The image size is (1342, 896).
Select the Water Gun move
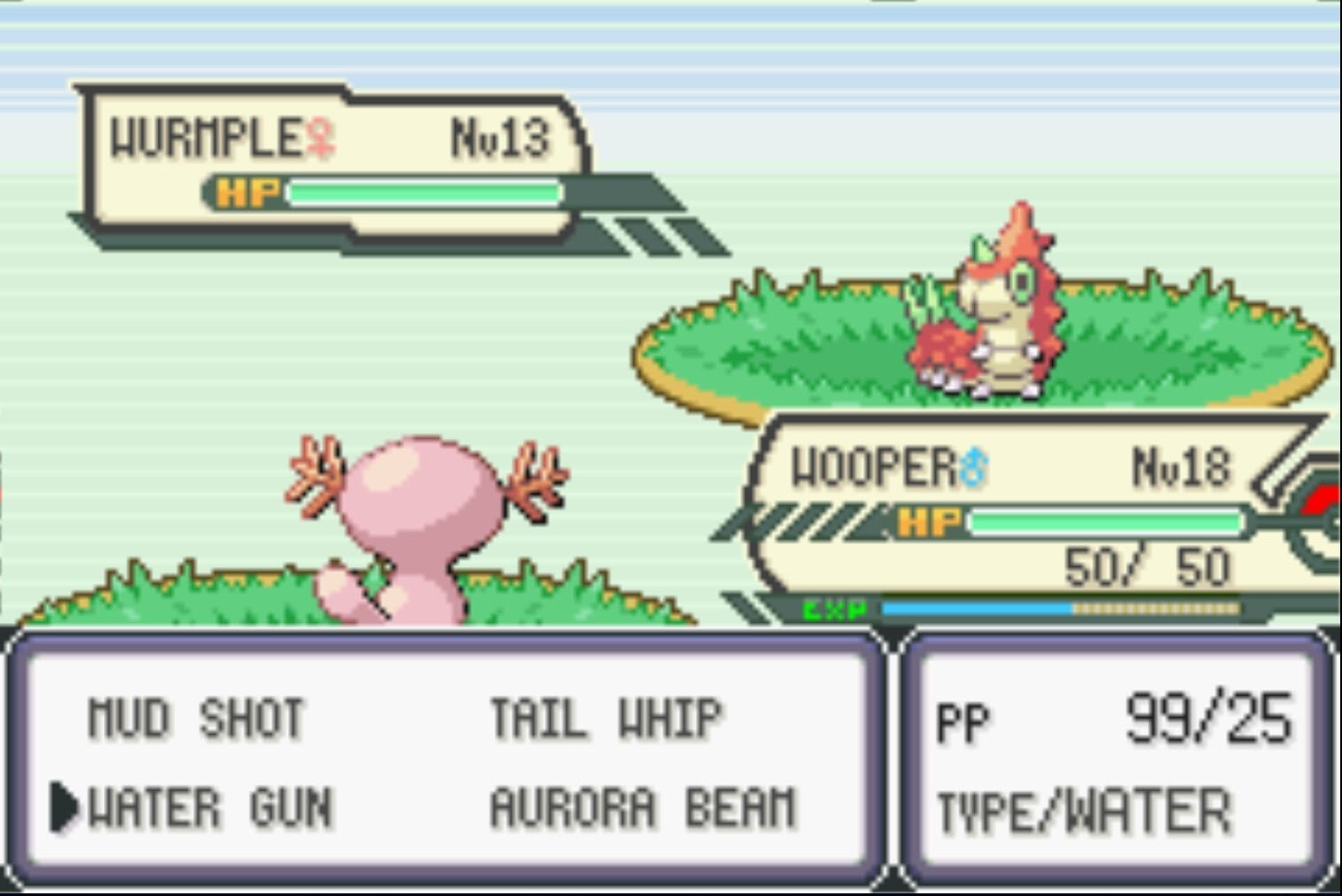click(x=208, y=807)
